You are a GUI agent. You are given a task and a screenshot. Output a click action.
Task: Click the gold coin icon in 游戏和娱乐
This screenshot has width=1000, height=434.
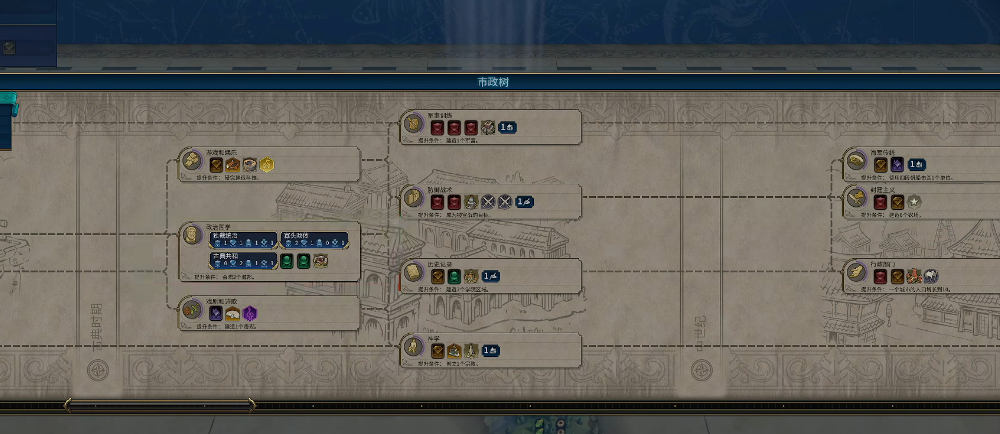(268, 165)
